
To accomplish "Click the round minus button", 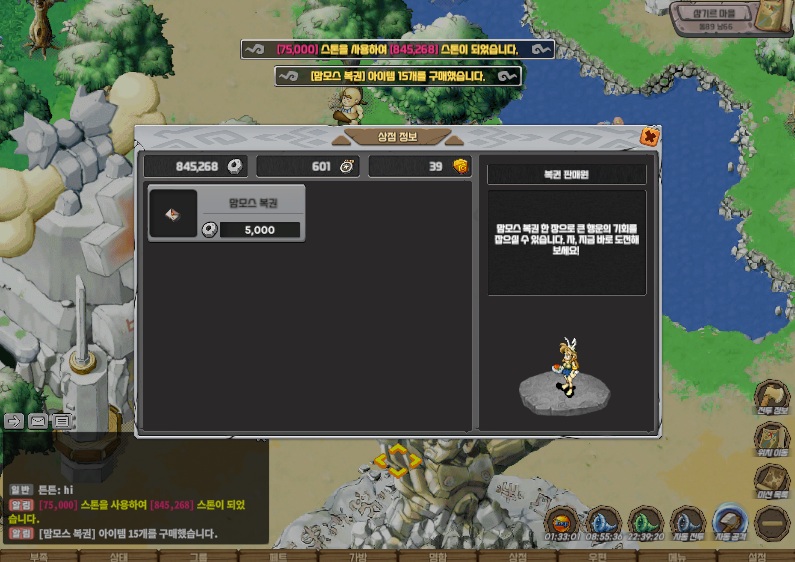I will 772,522.
